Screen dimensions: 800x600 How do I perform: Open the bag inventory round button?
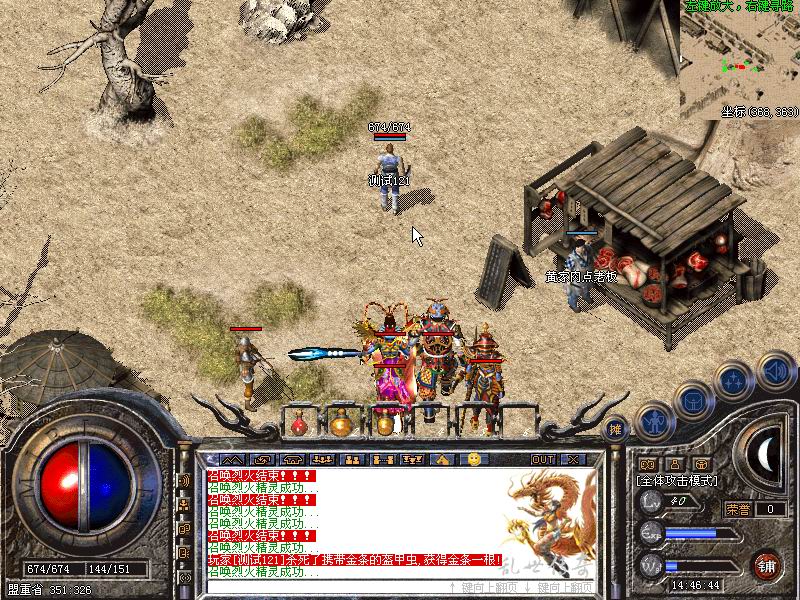coord(693,401)
